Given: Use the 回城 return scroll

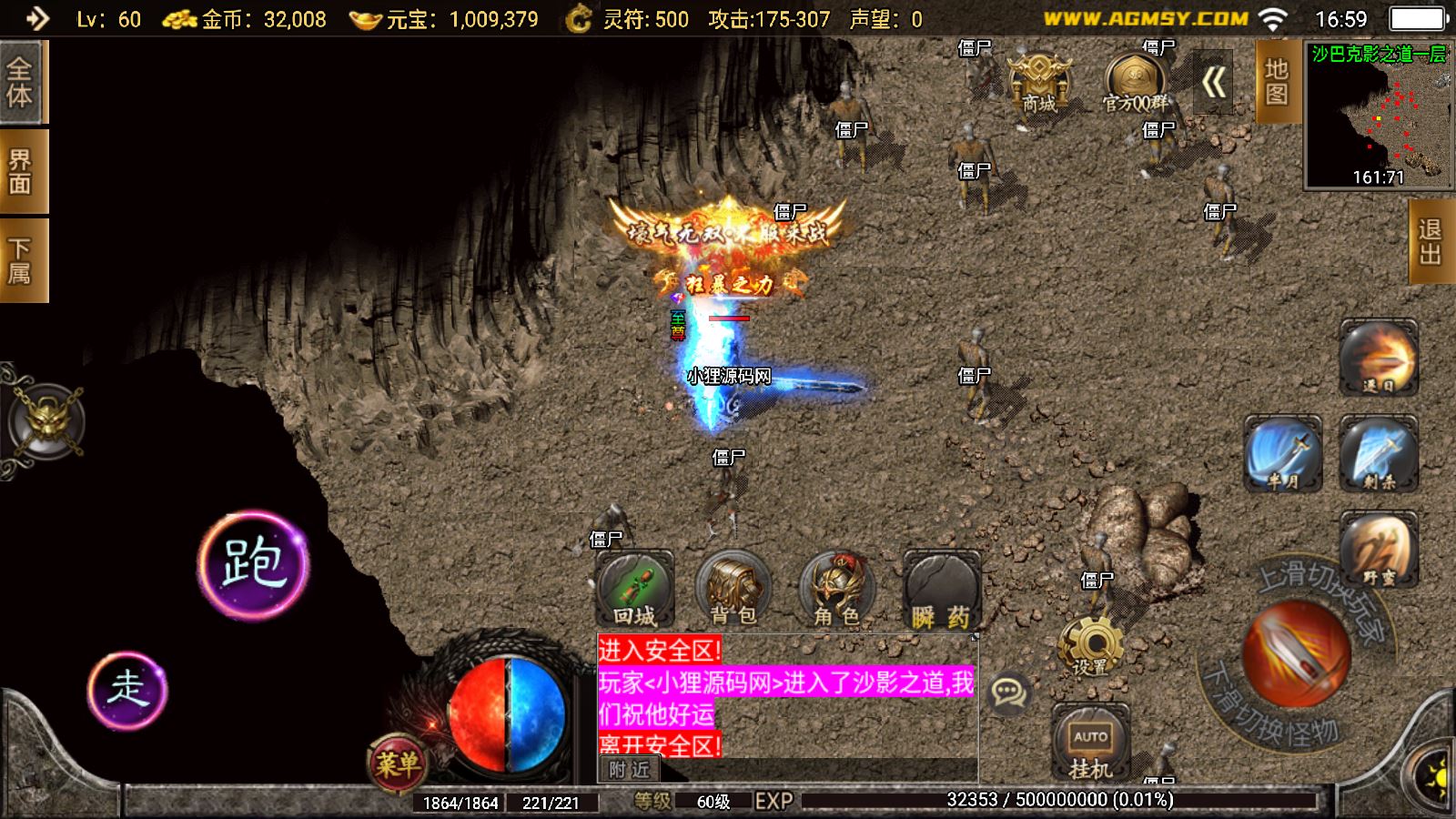Looking at the screenshot, I should coord(634,589).
